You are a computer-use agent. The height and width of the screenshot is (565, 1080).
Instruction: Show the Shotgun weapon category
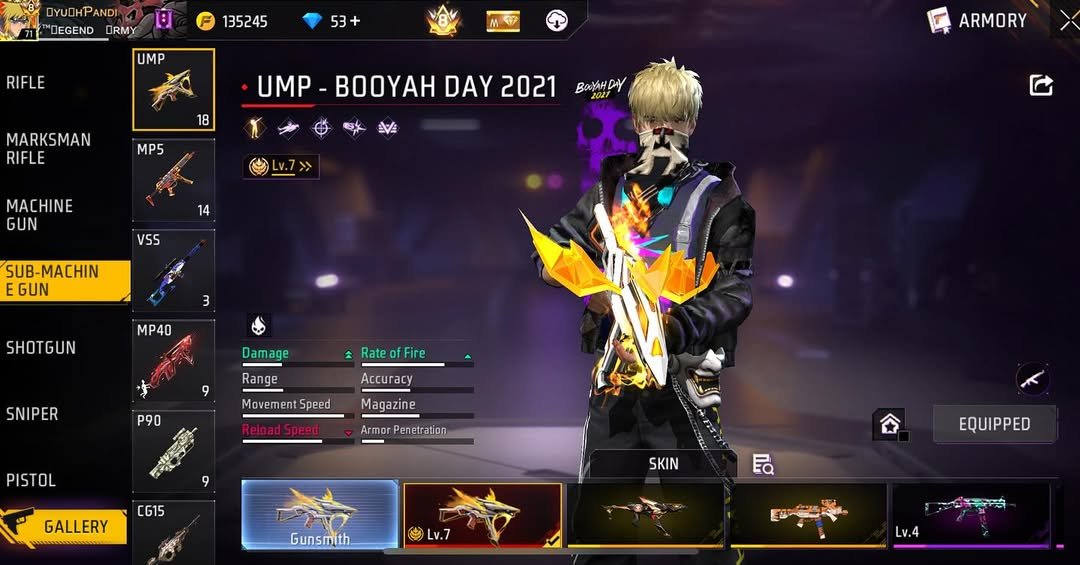(41, 348)
